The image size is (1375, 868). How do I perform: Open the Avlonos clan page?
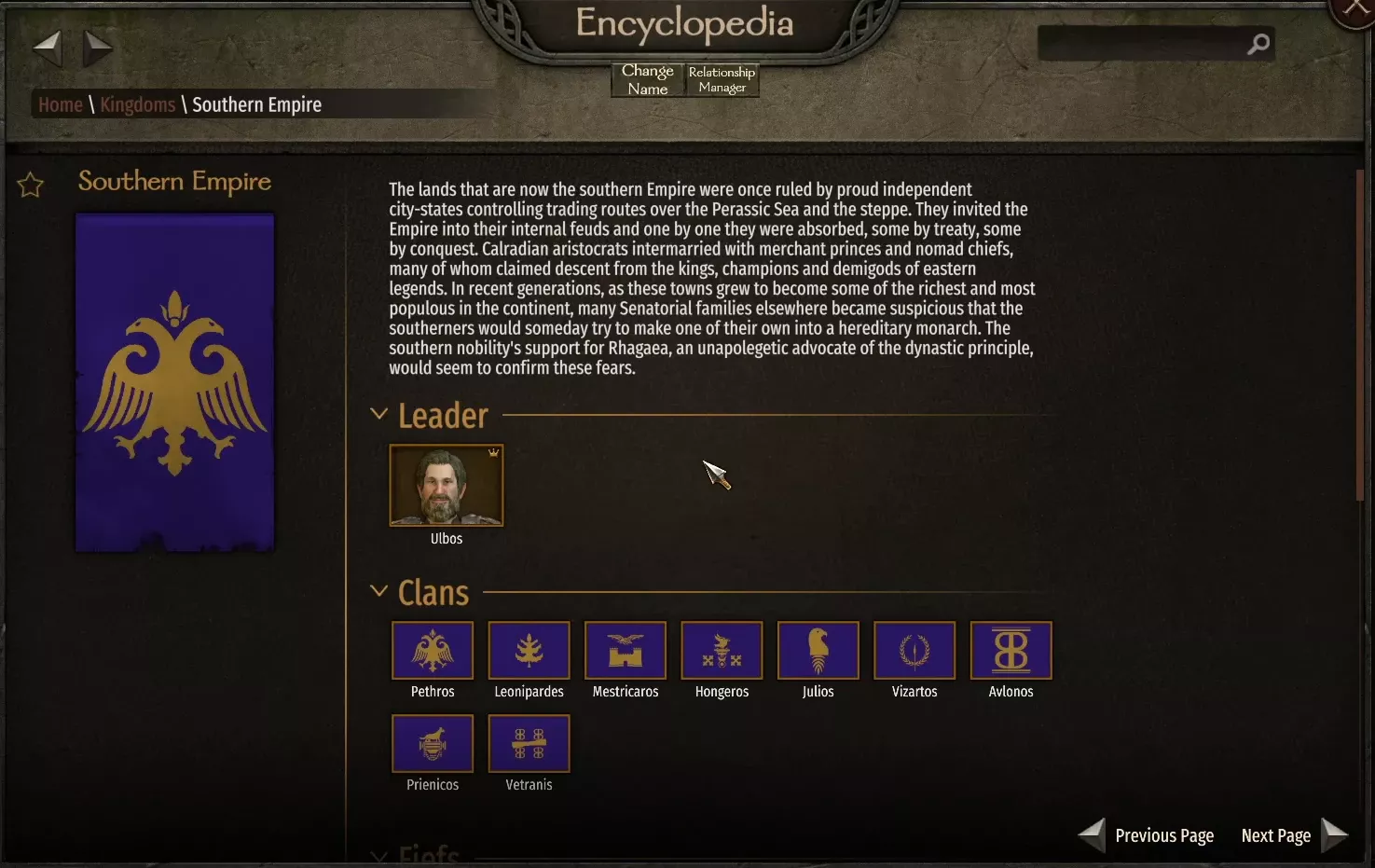pos(1011,651)
